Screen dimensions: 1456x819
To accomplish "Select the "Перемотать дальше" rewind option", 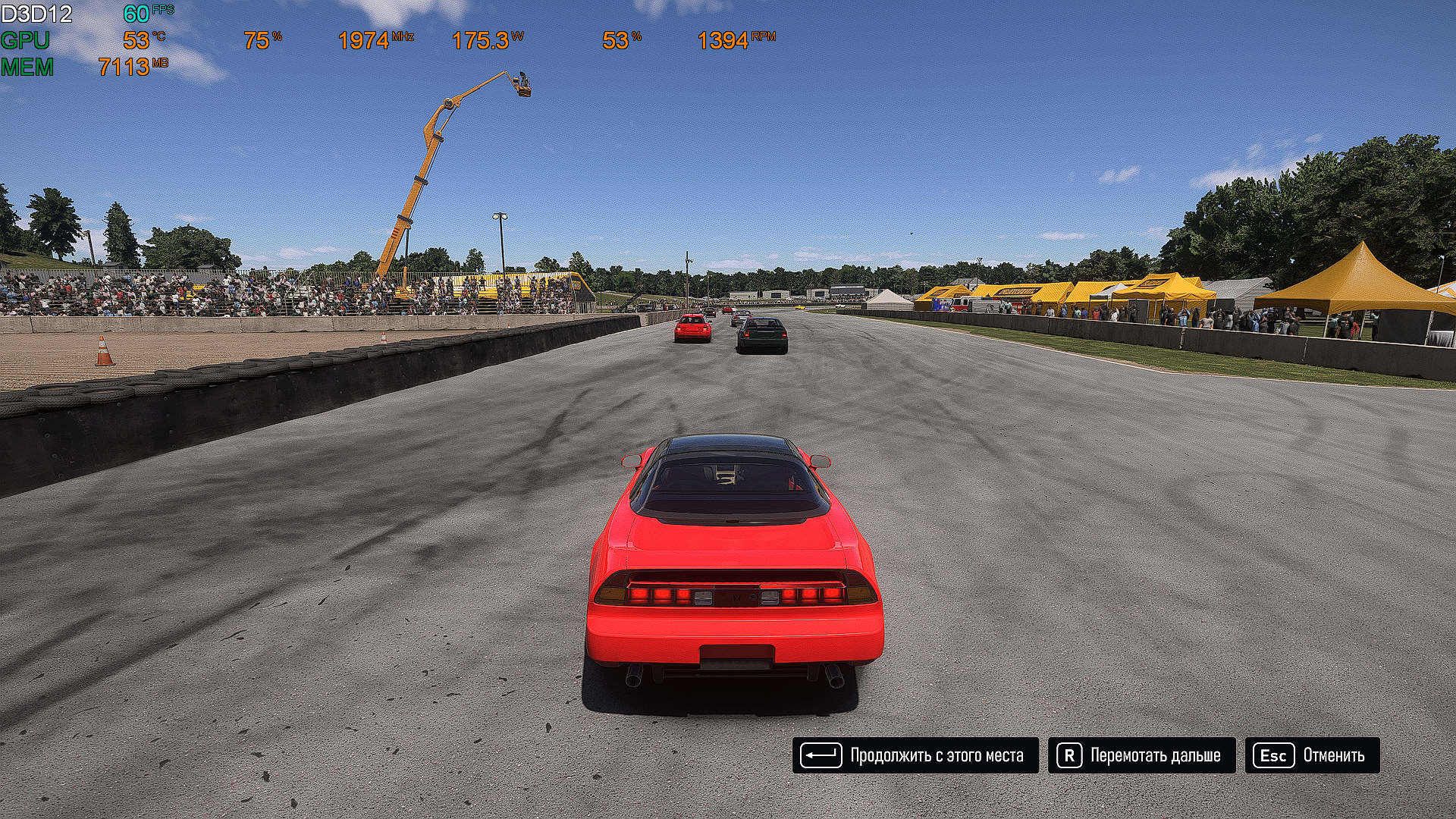I will 1141,755.
